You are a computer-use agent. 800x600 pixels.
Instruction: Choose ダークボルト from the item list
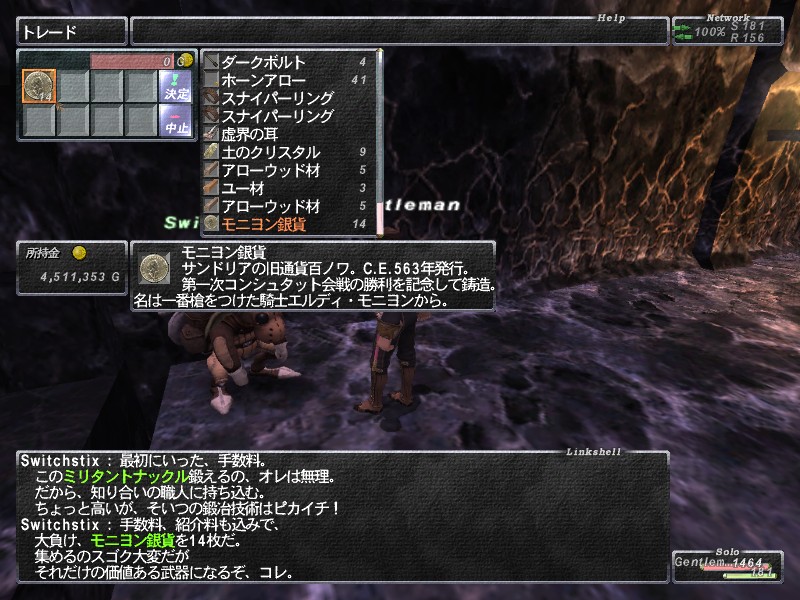point(264,62)
